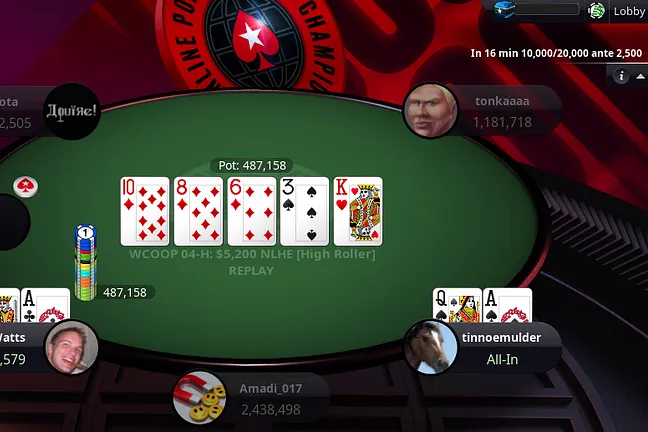Viewport: 648px width, 432px height.
Task: Show tournament info with the i icon
Action: pos(621,76)
